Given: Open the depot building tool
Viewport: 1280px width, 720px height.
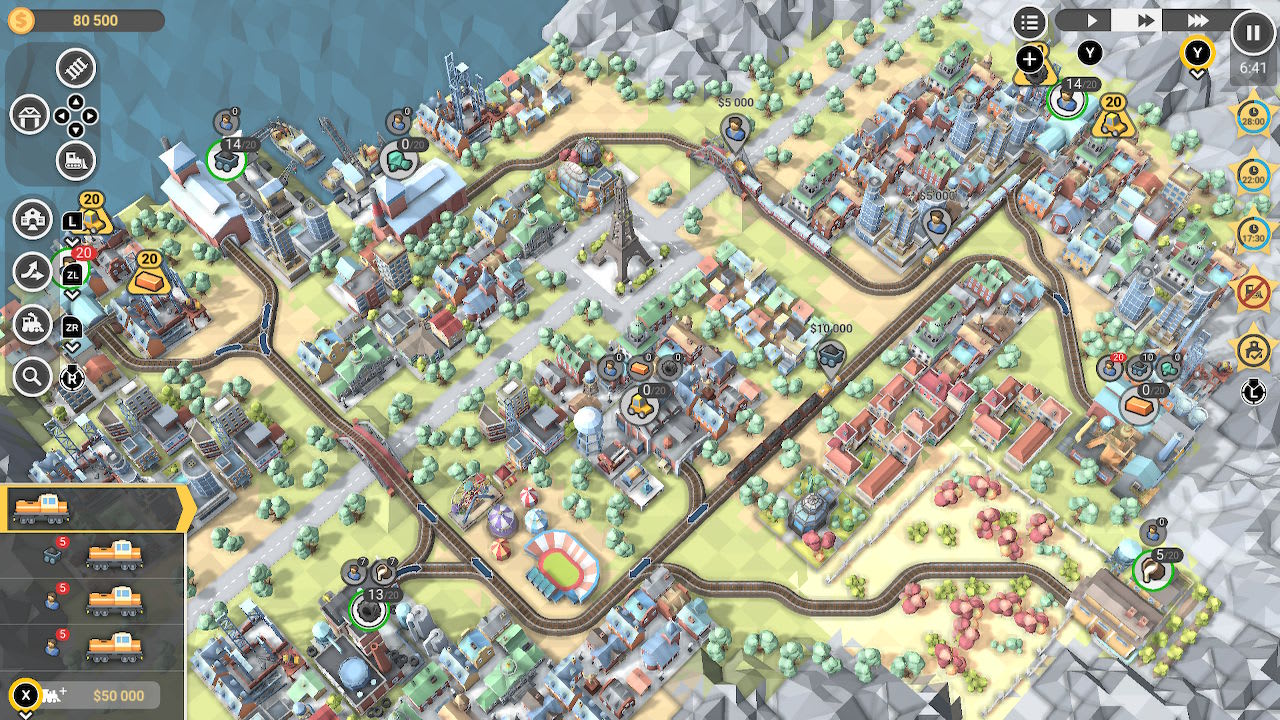Looking at the screenshot, I should [31, 116].
